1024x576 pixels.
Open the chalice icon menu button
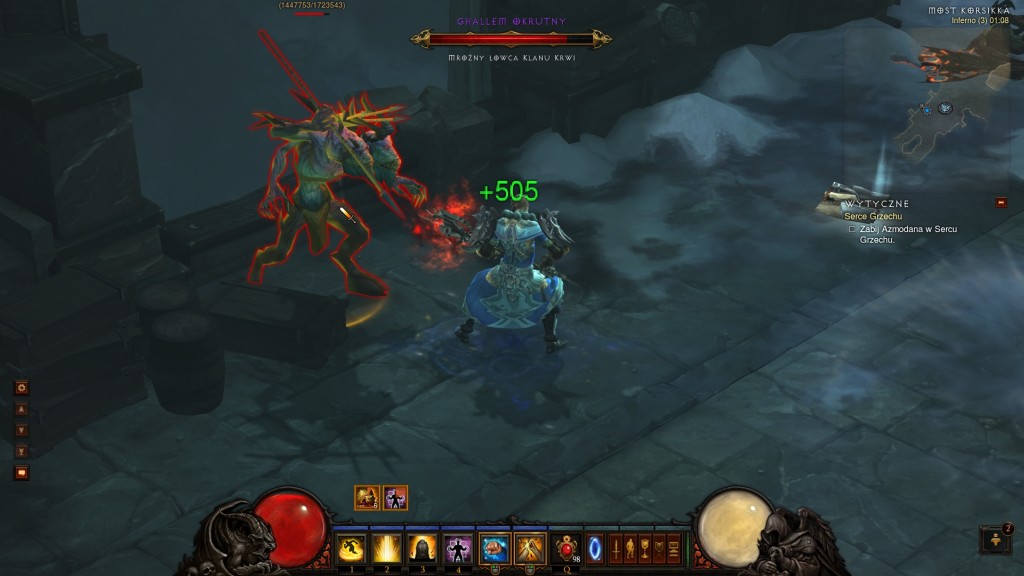(645, 548)
